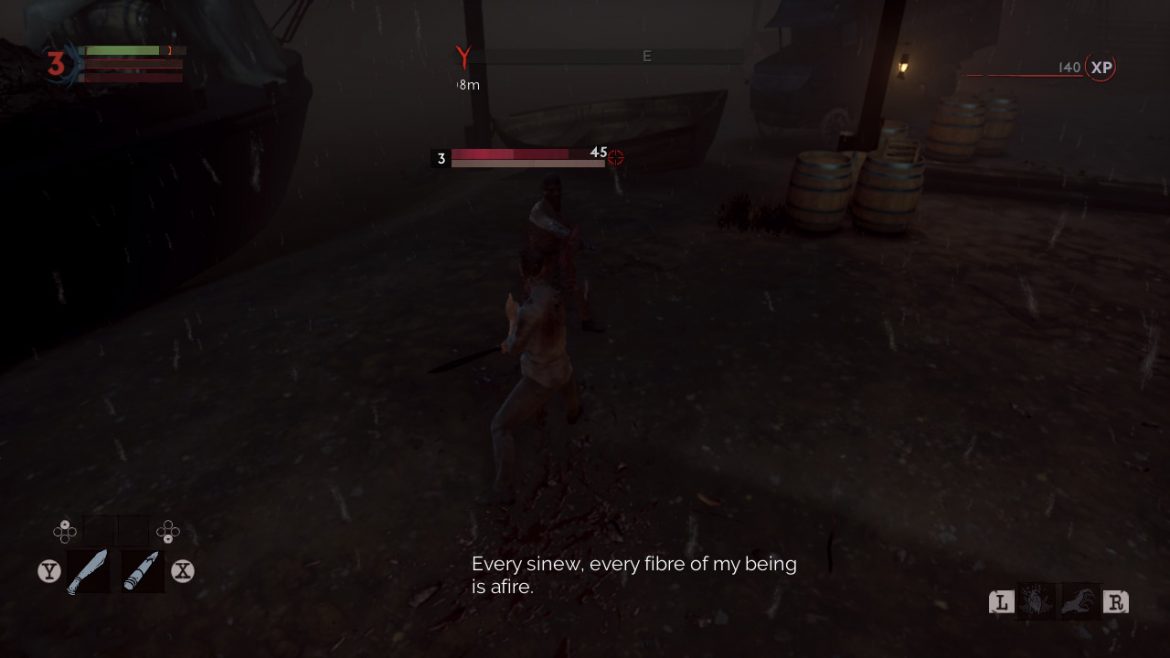Activate the clawed hand ability icon
1170x658 pixels.
(1080, 602)
